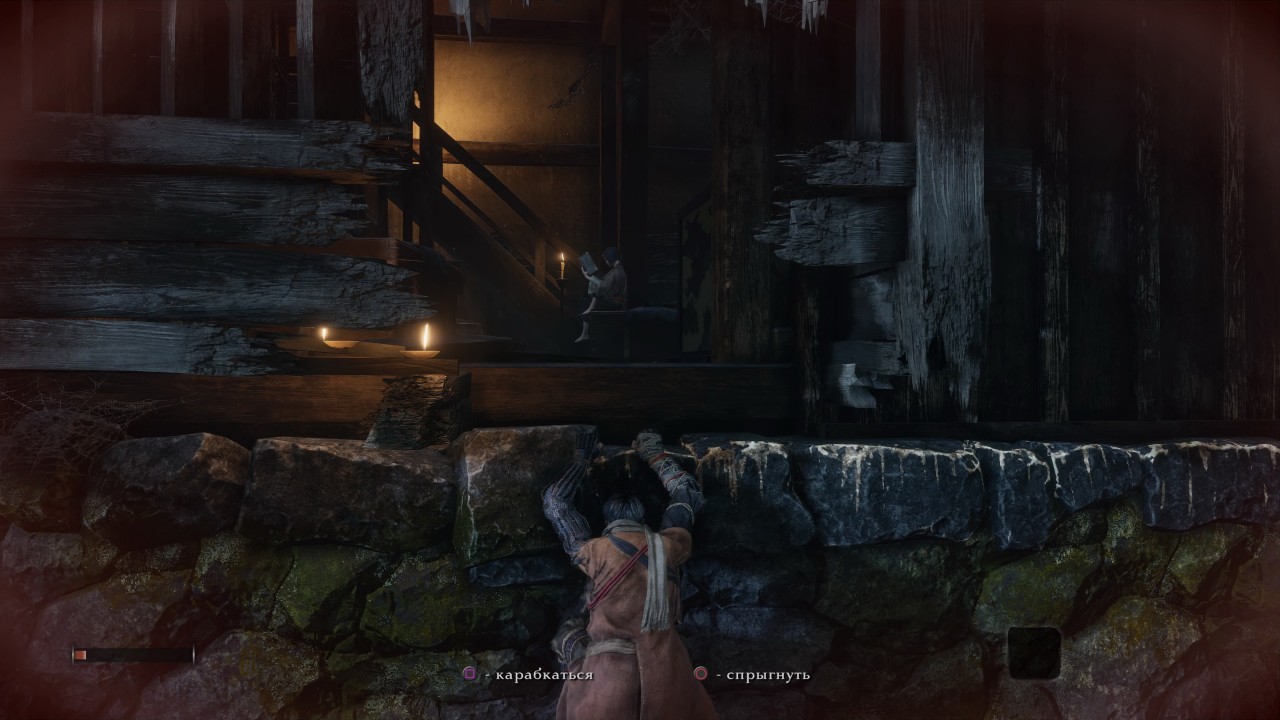The image size is (1280, 720).
Task: Click the left oil lamp flame on the ledge
Action: (x=325, y=330)
